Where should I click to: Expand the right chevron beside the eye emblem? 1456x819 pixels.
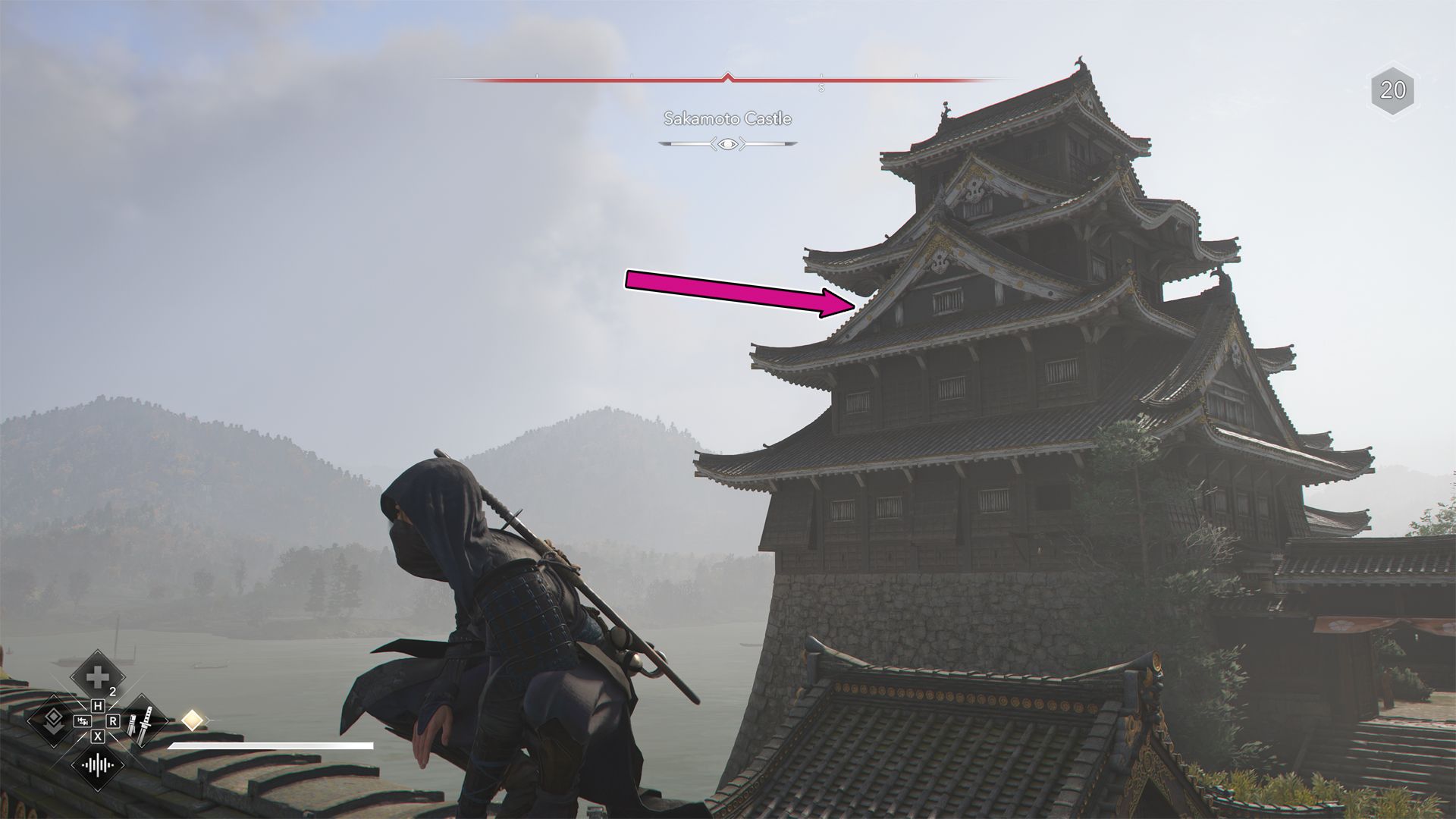click(x=742, y=143)
